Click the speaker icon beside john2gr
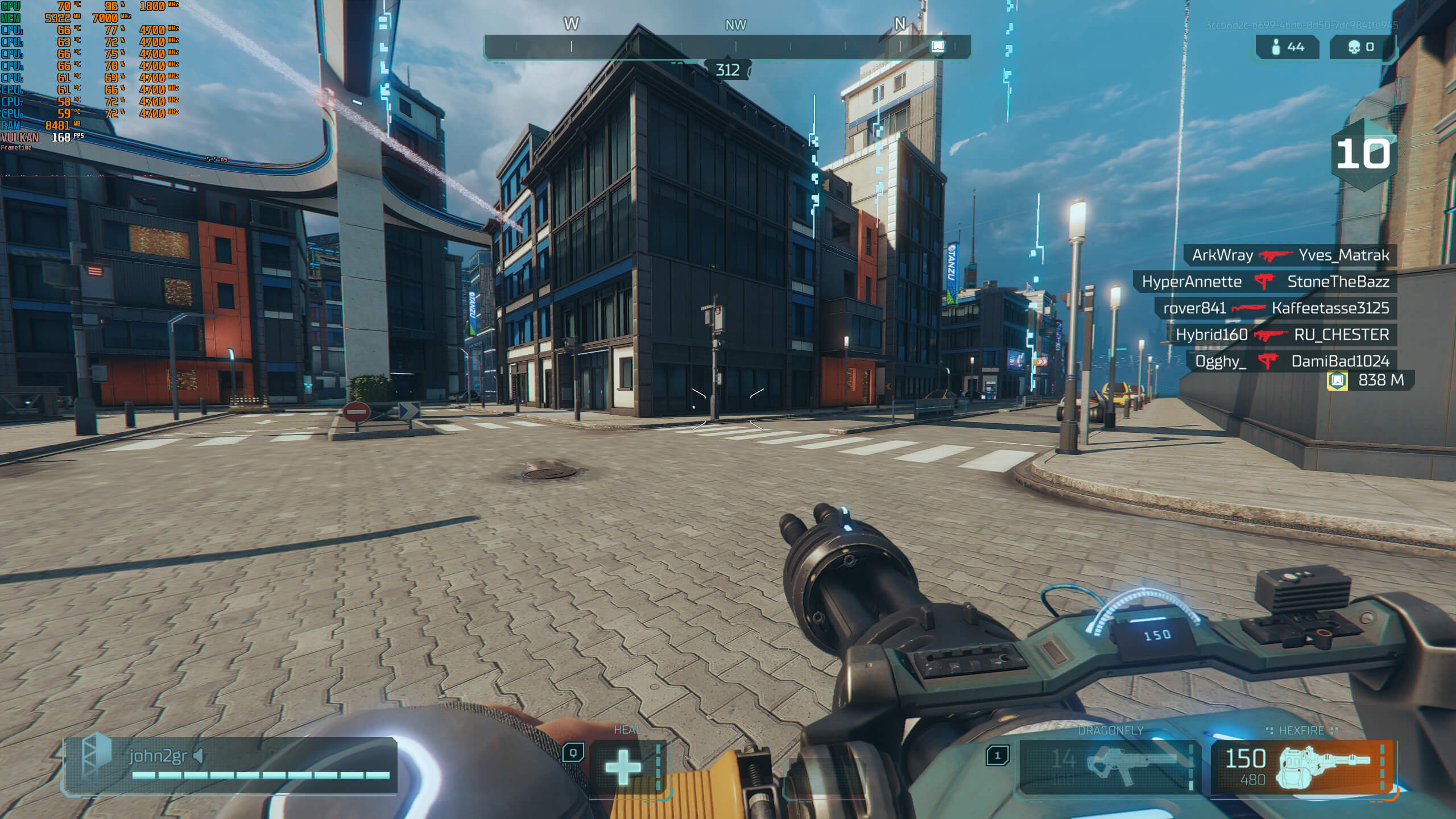The height and width of the screenshot is (819, 1456). pos(198,756)
